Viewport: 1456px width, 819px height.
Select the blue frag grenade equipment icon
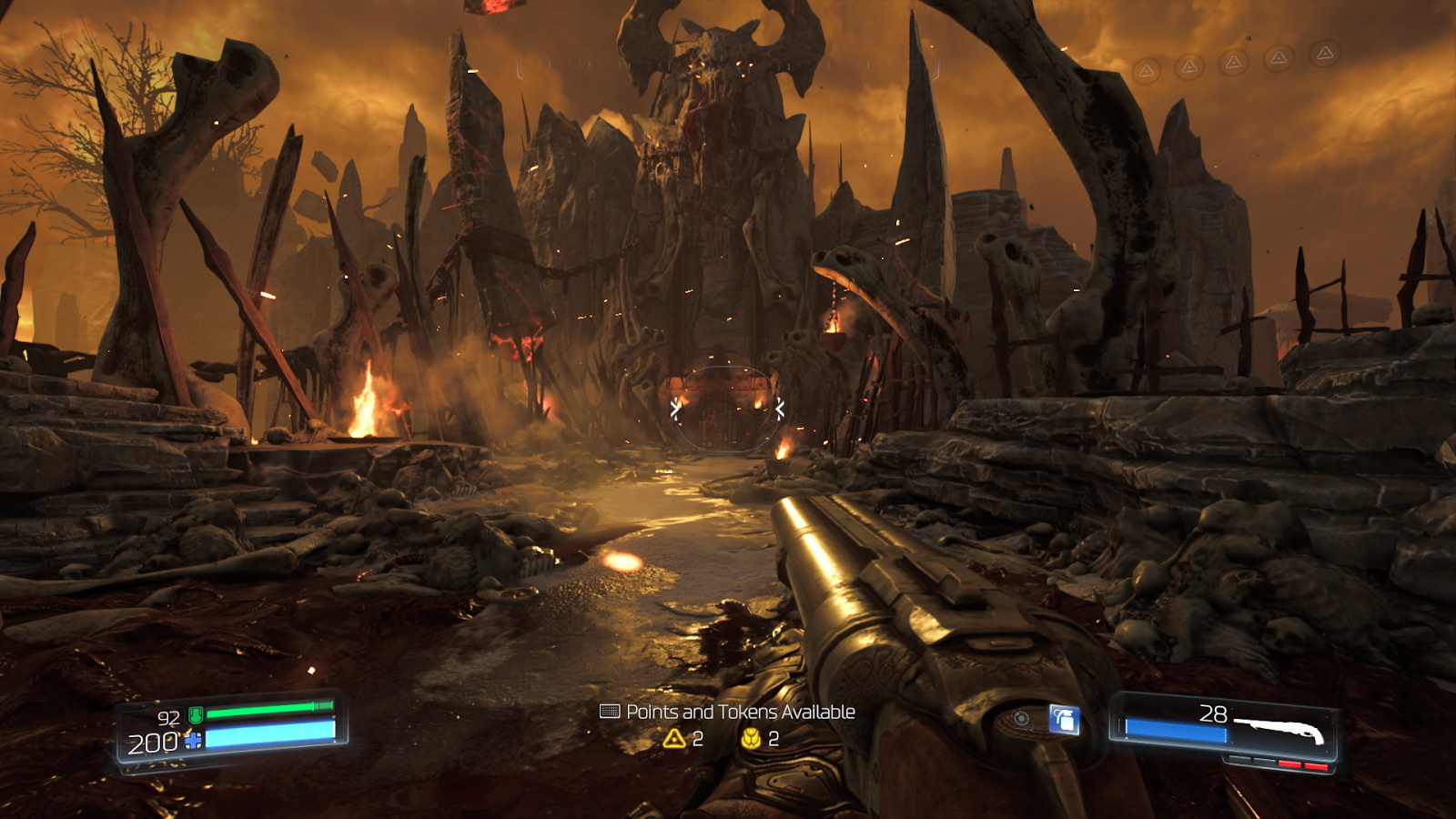[1064, 720]
